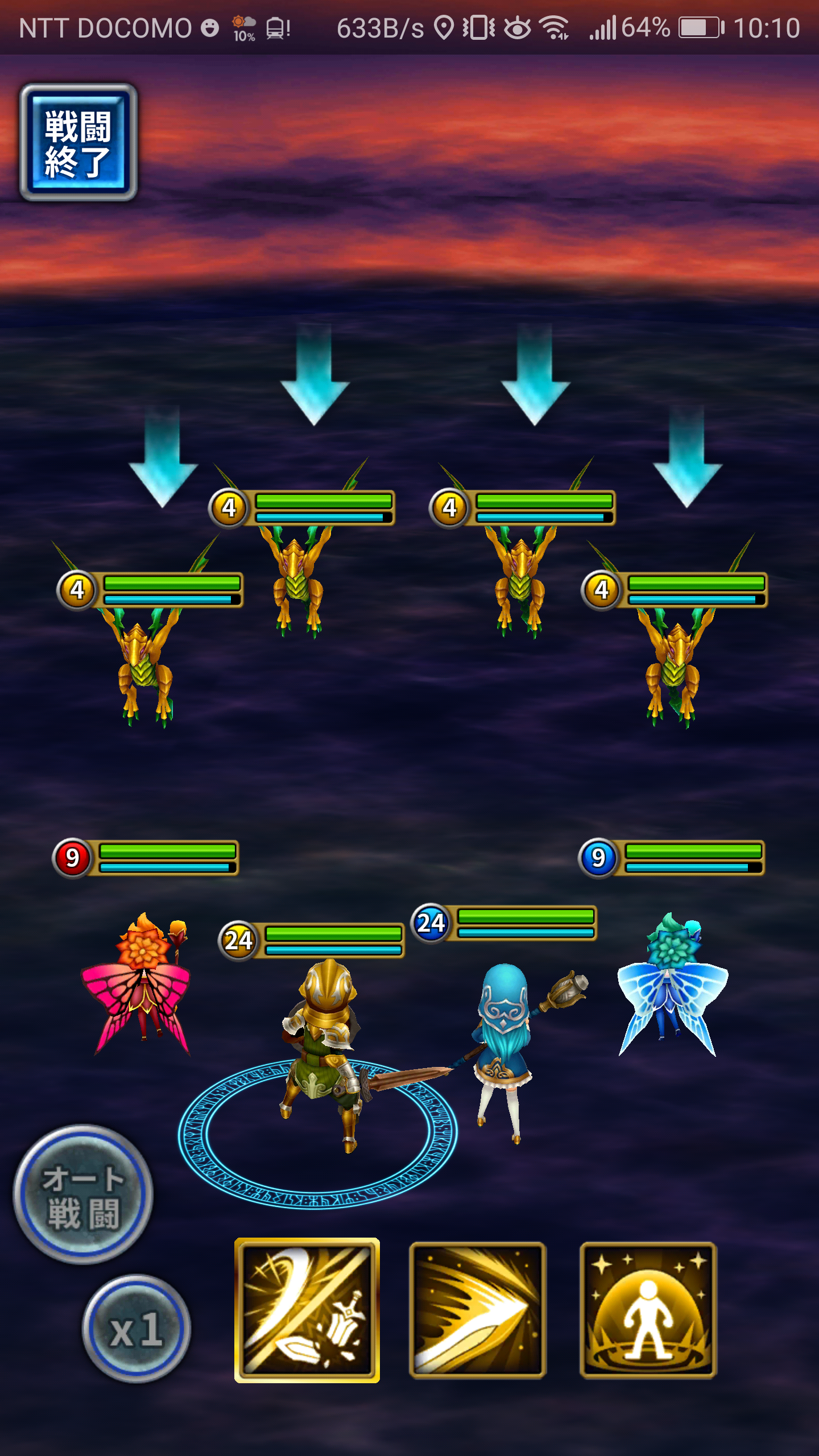Activate the sword slash armor-break skill

[307, 1310]
